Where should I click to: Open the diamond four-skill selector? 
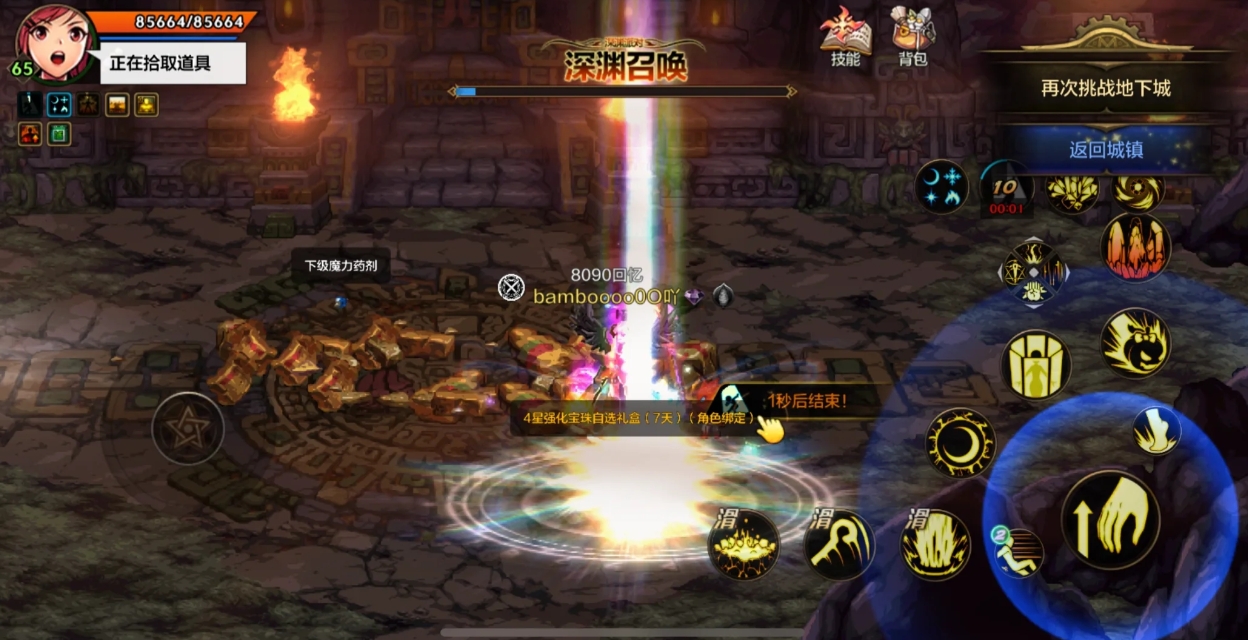(1034, 272)
